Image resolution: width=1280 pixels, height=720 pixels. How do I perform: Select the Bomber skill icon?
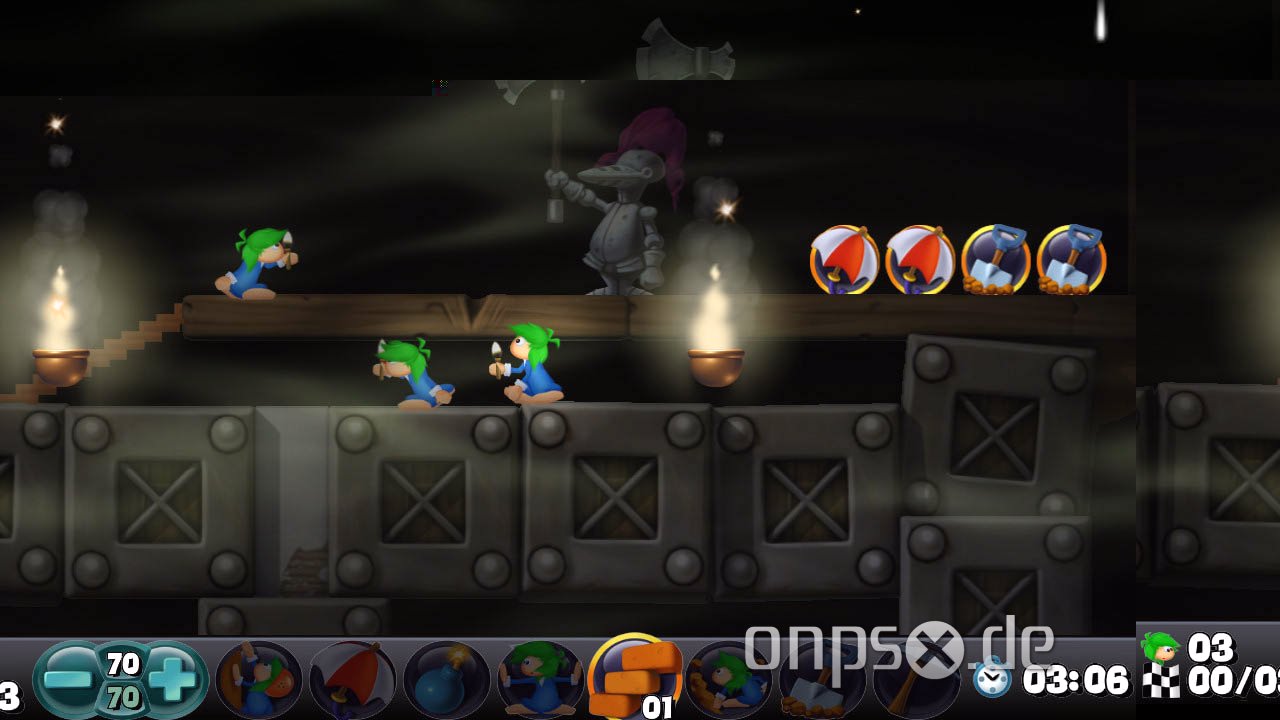(443, 680)
